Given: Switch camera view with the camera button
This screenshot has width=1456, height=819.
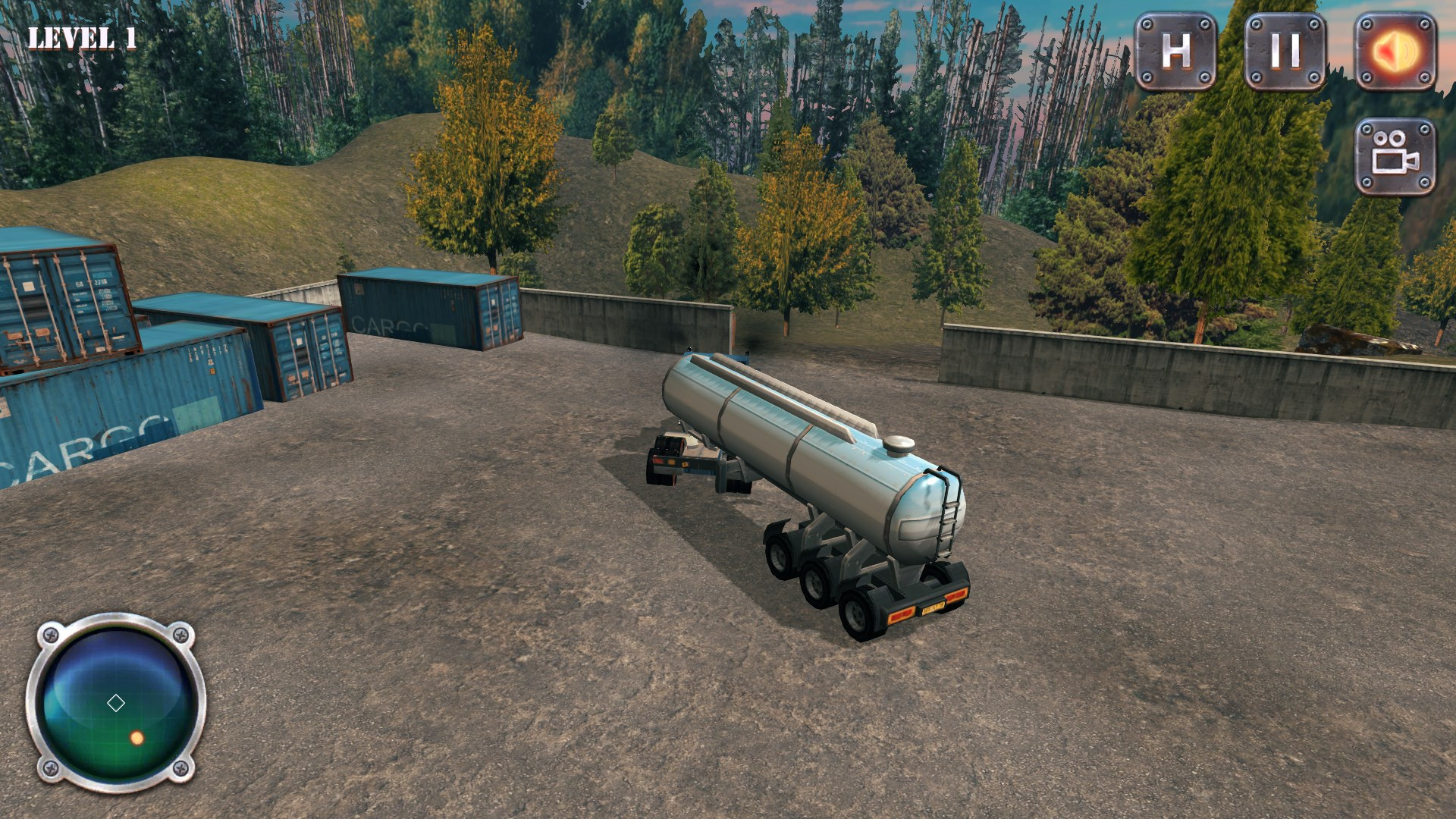Looking at the screenshot, I should click(x=1395, y=156).
